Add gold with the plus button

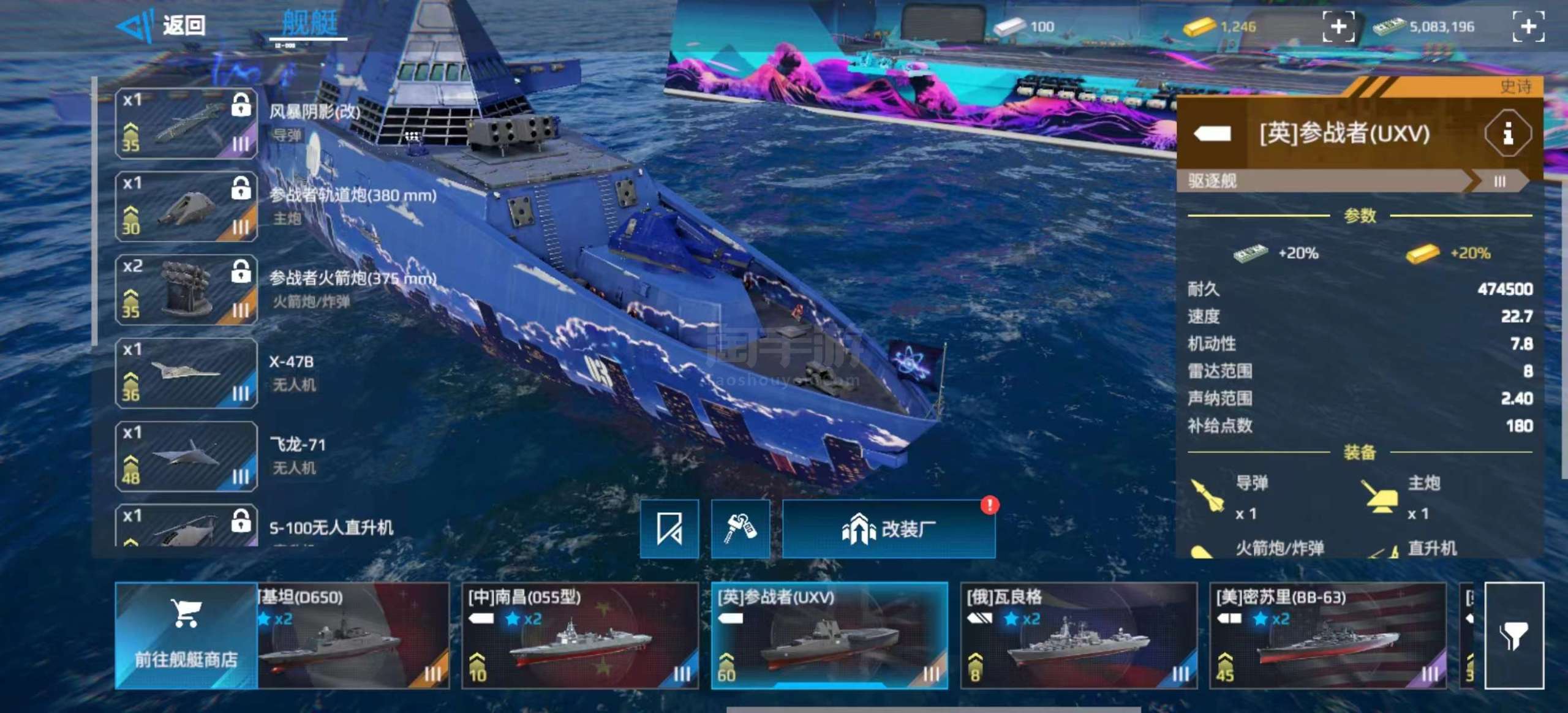point(1338,26)
